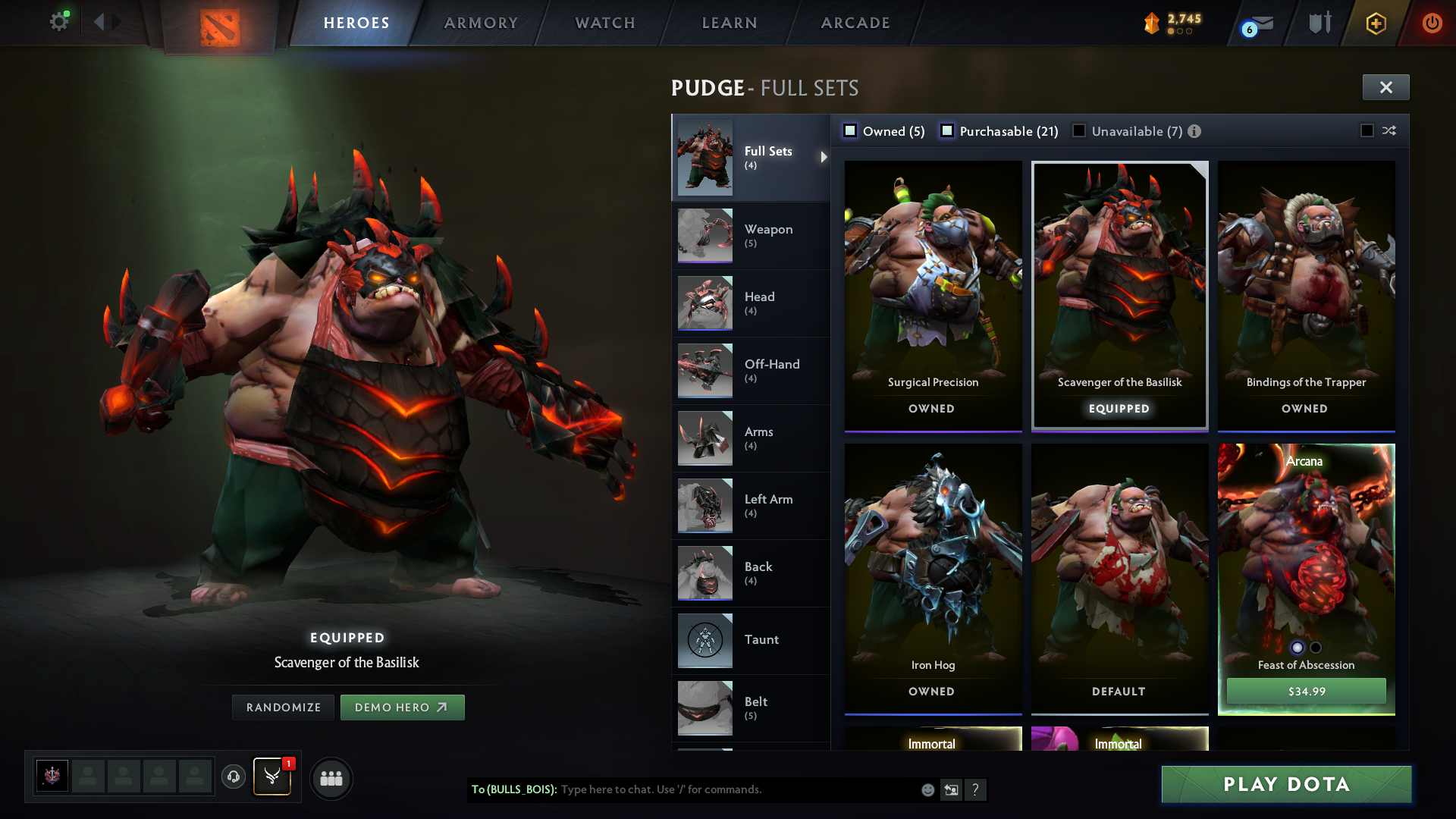Equip the Surgical Precision set
This screenshot has height=819, width=1456.
933,296
